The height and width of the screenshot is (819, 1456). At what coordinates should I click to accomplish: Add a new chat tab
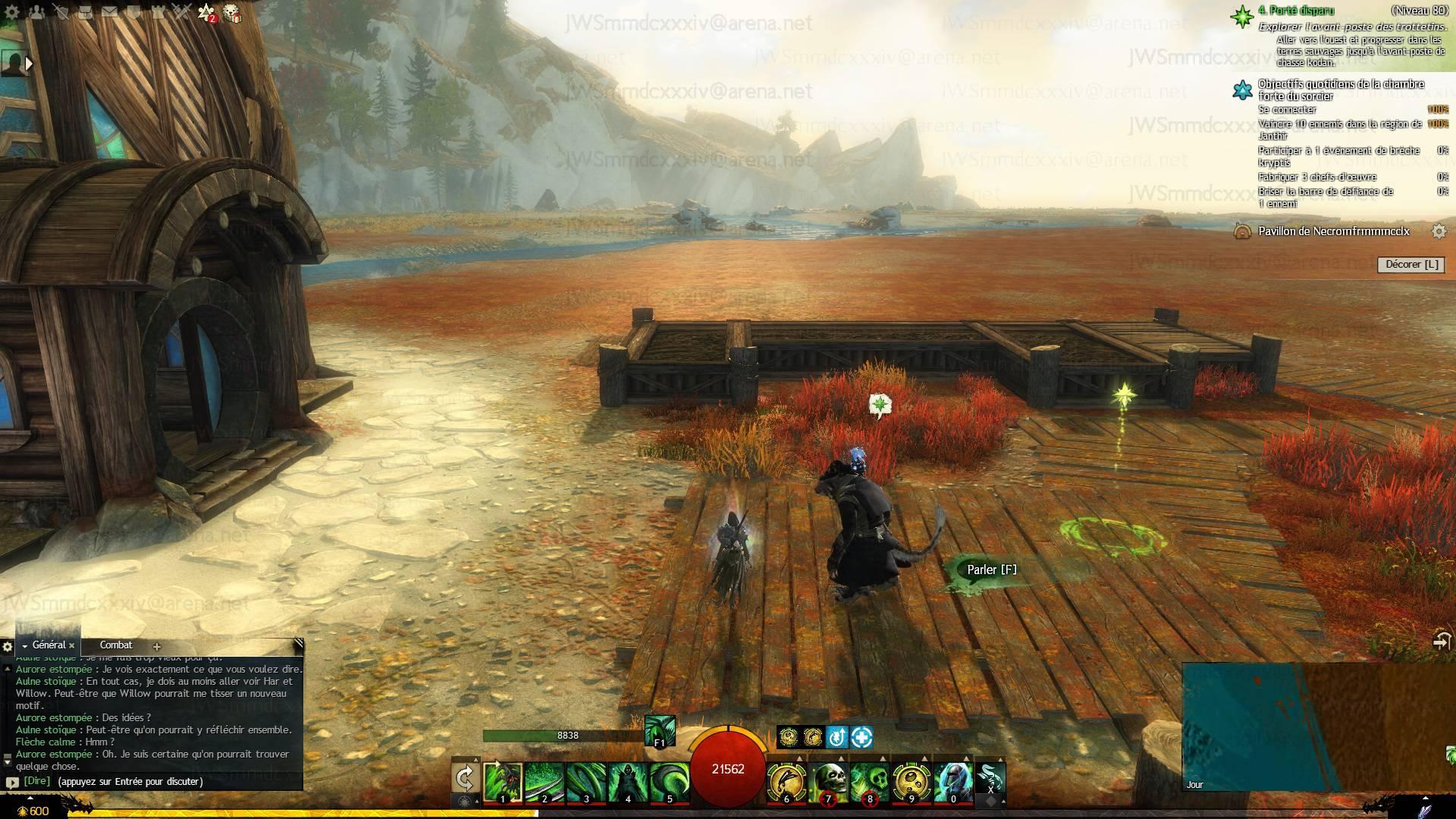pyautogui.click(x=157, y=647)
